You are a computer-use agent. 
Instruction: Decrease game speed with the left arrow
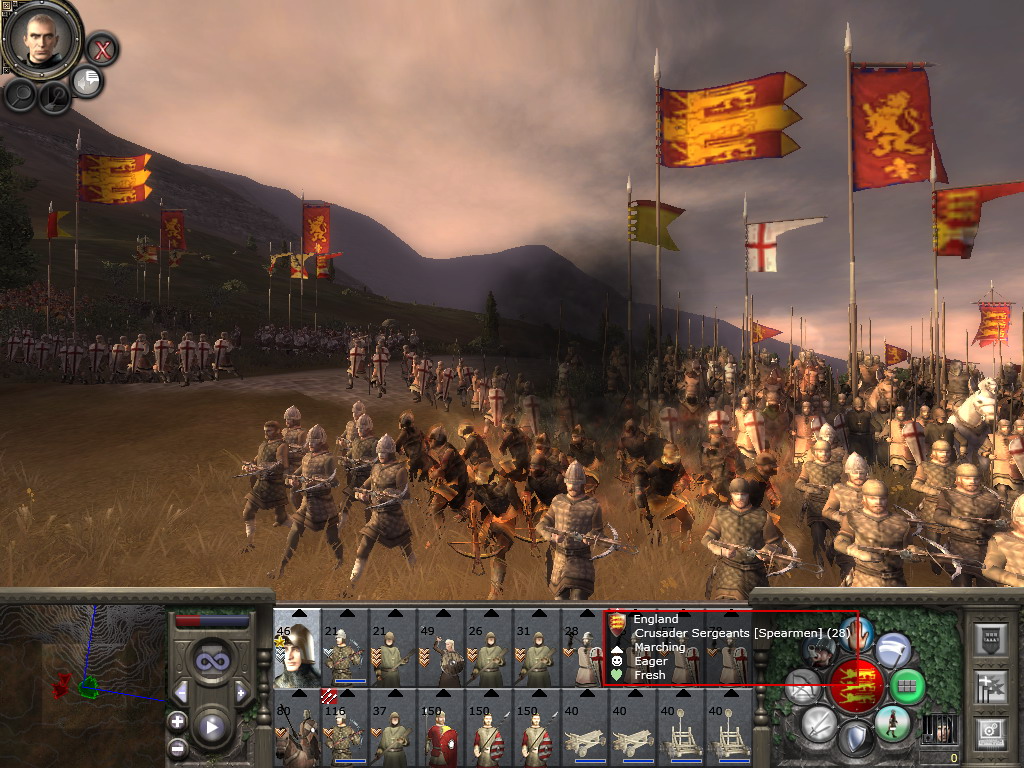point(181,692)
